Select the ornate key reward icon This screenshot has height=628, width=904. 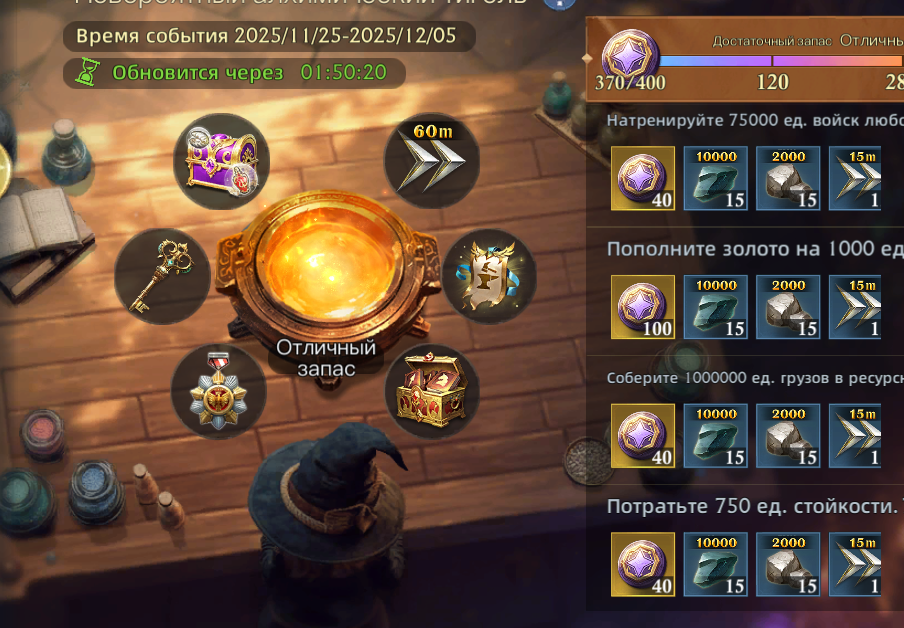(162, 275)
